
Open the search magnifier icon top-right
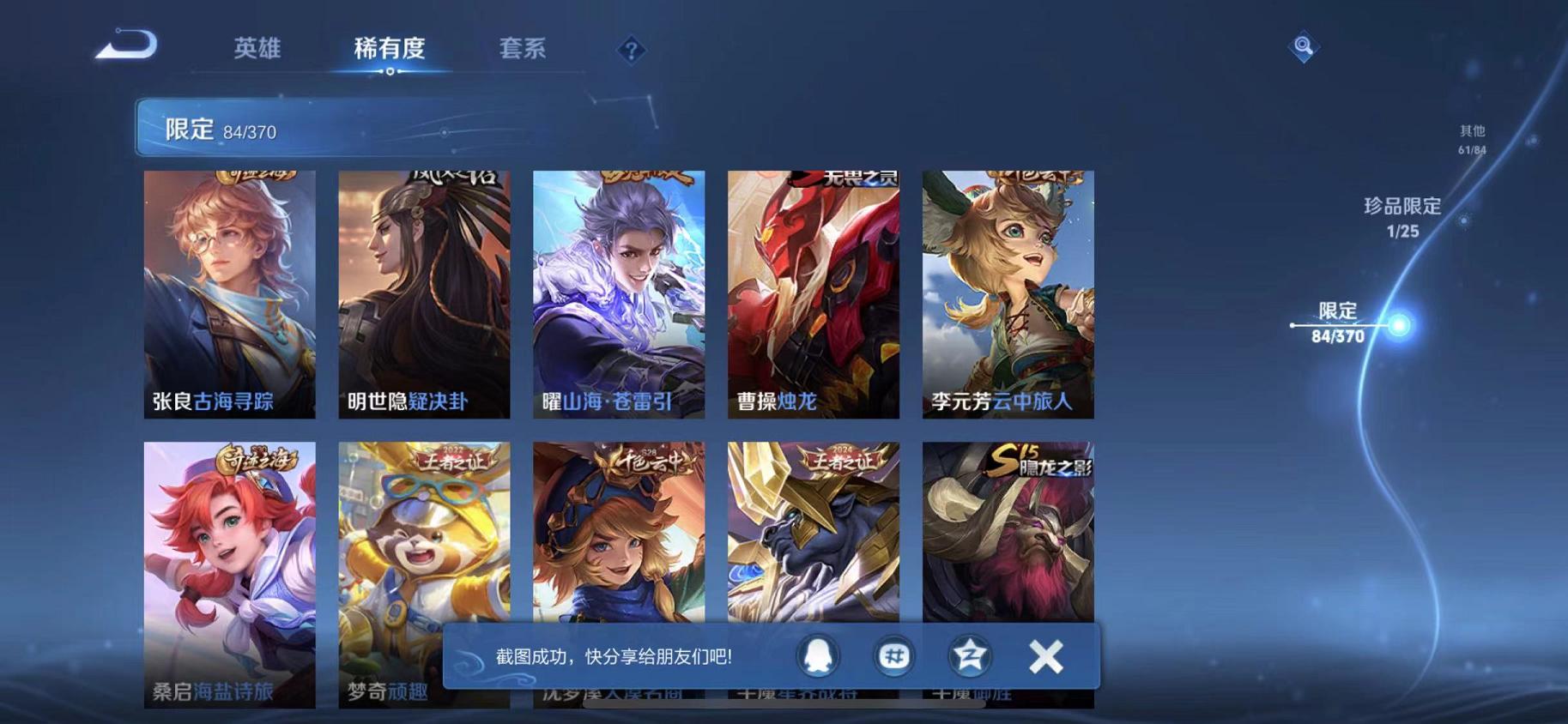point(1303,47)
